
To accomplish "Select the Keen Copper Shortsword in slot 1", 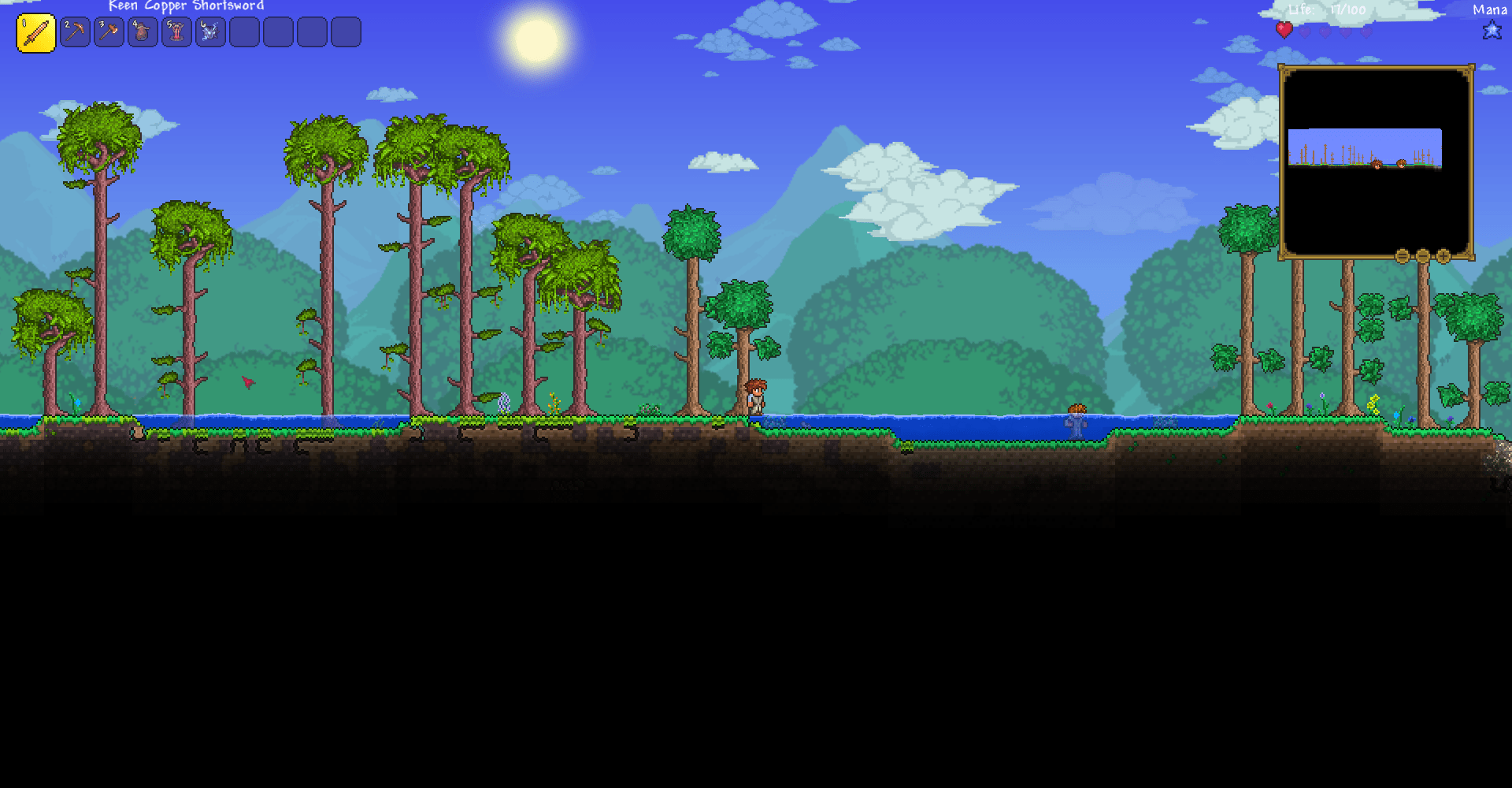I will pyautogui.click(x=36, y=32).
